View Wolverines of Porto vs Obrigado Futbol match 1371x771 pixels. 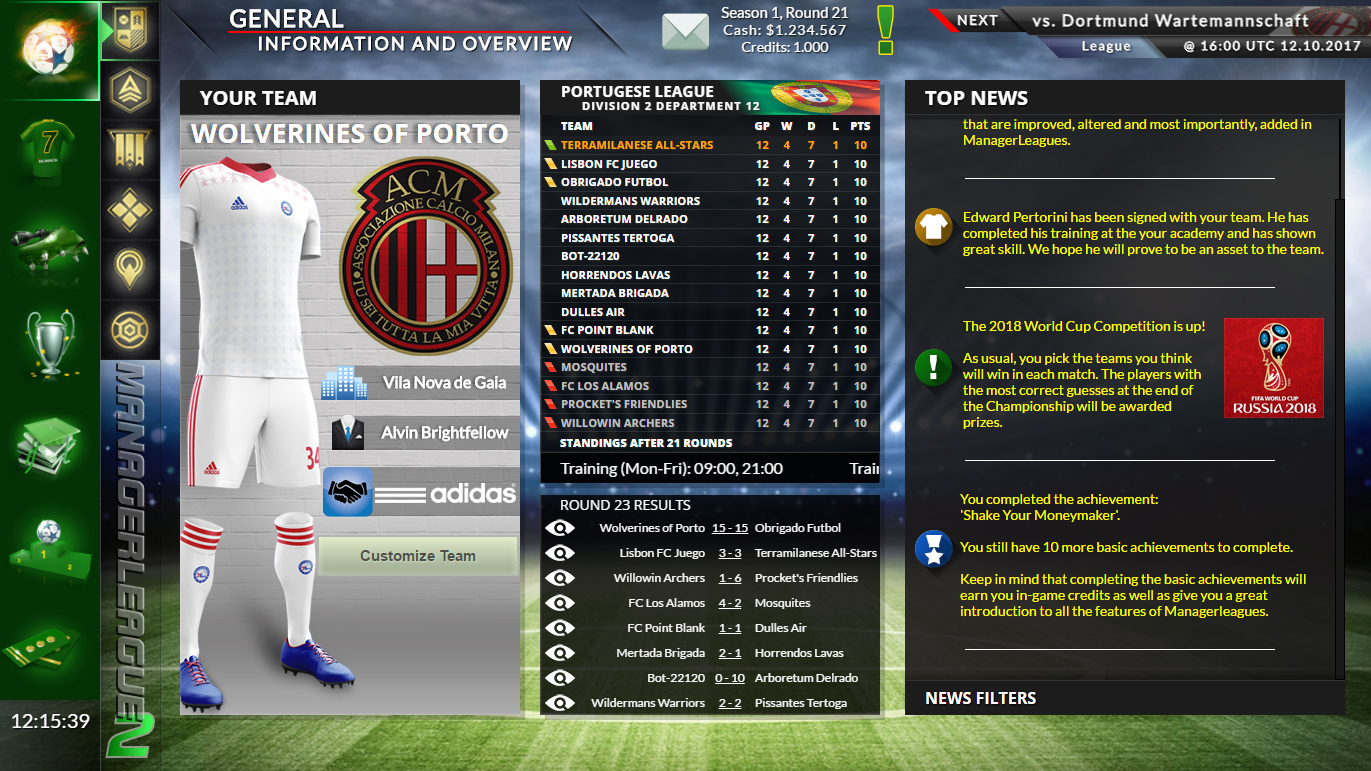tap(561, 528)
